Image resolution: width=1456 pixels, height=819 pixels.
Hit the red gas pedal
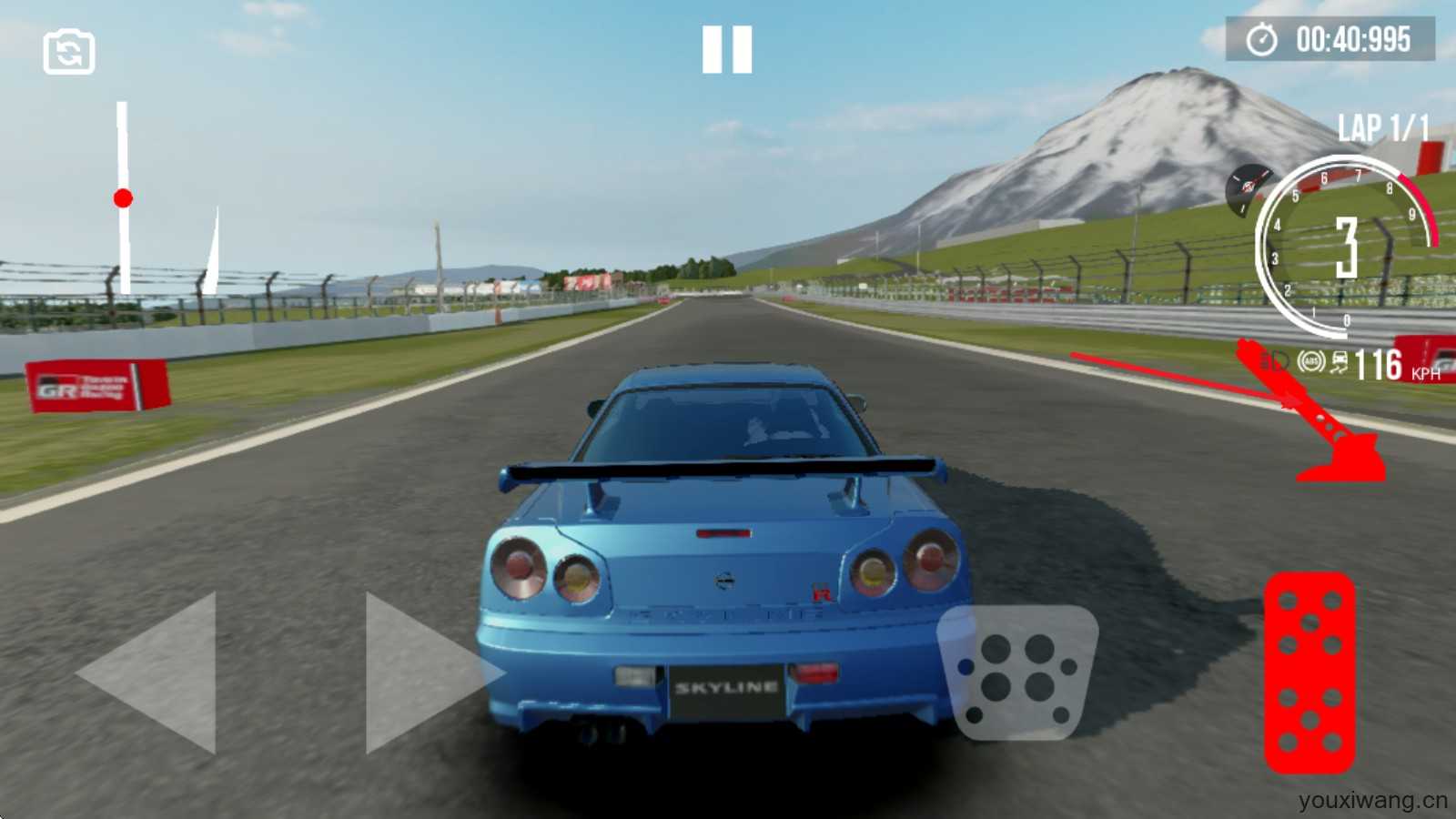pos(1309,672)
